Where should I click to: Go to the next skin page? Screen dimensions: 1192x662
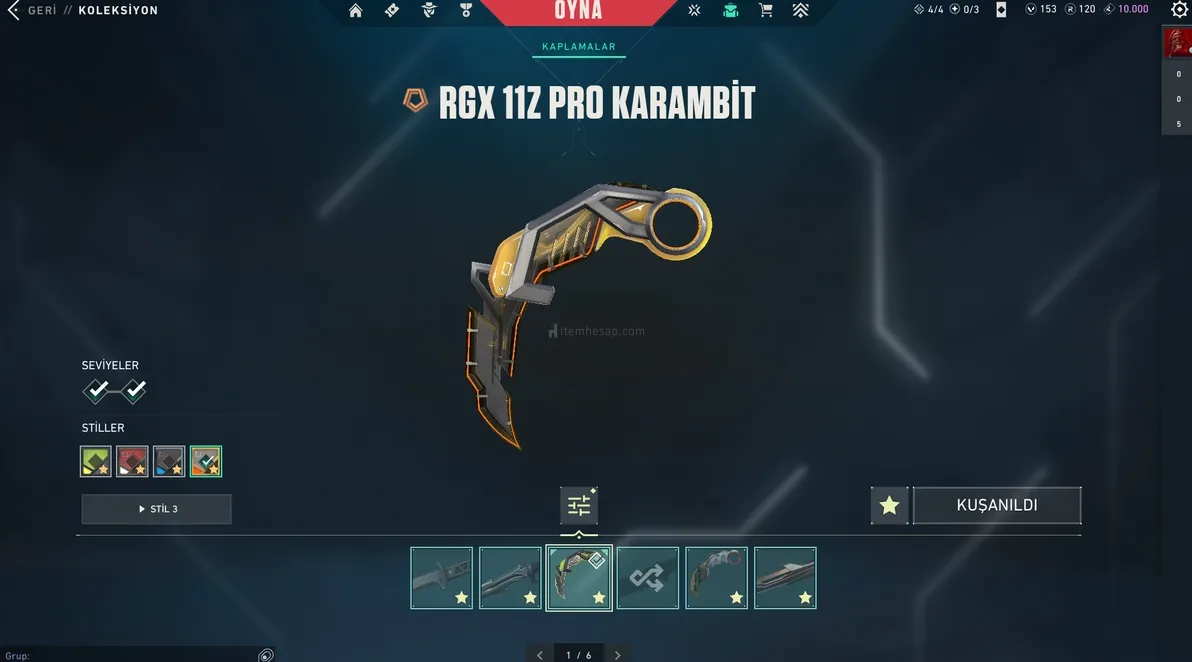(x=618, y=655)
